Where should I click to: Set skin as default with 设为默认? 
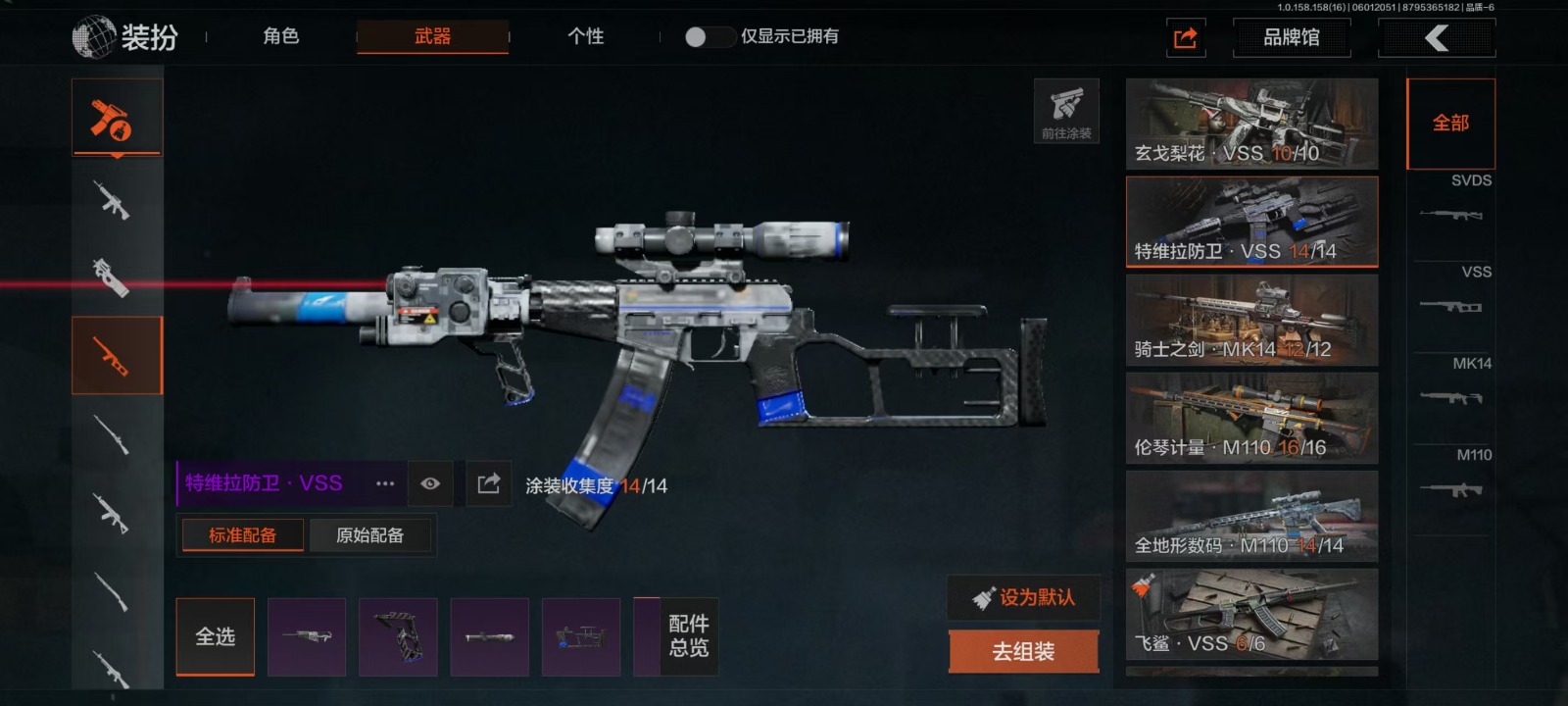click(1023, 597)
